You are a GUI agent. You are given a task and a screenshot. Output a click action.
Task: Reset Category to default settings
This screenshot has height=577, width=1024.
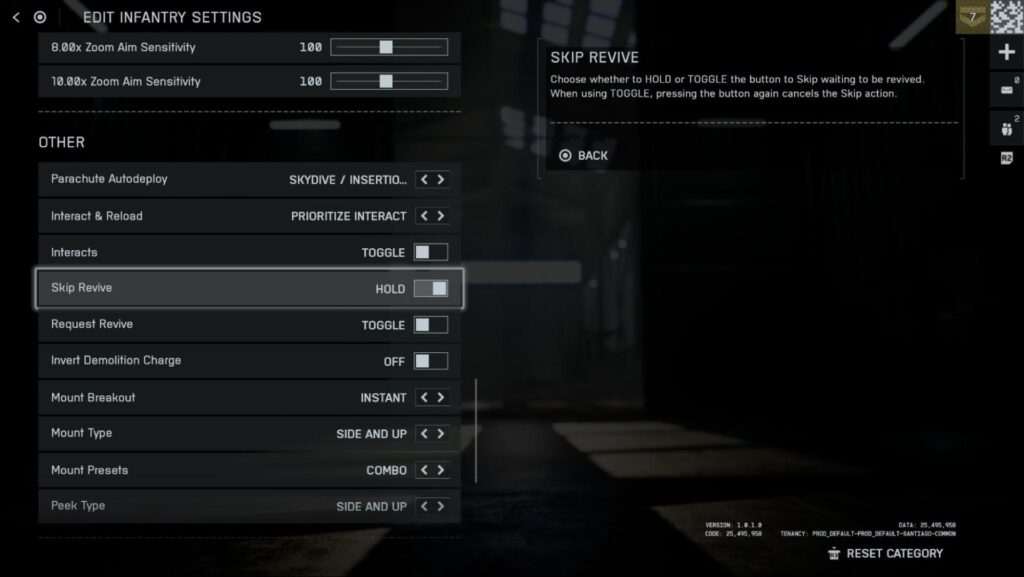(885, 553)
